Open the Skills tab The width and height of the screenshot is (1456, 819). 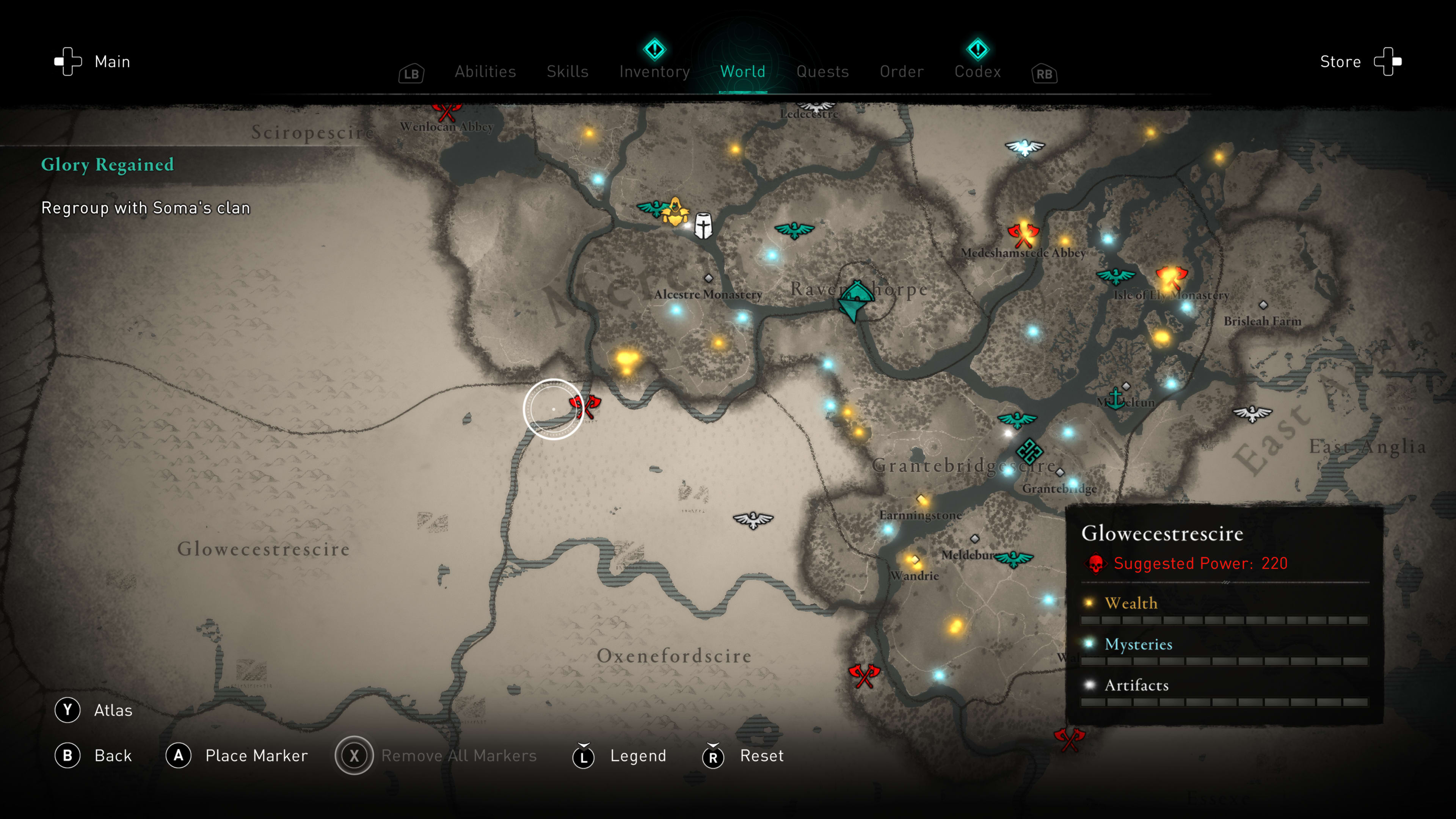(x=568, y=72)
